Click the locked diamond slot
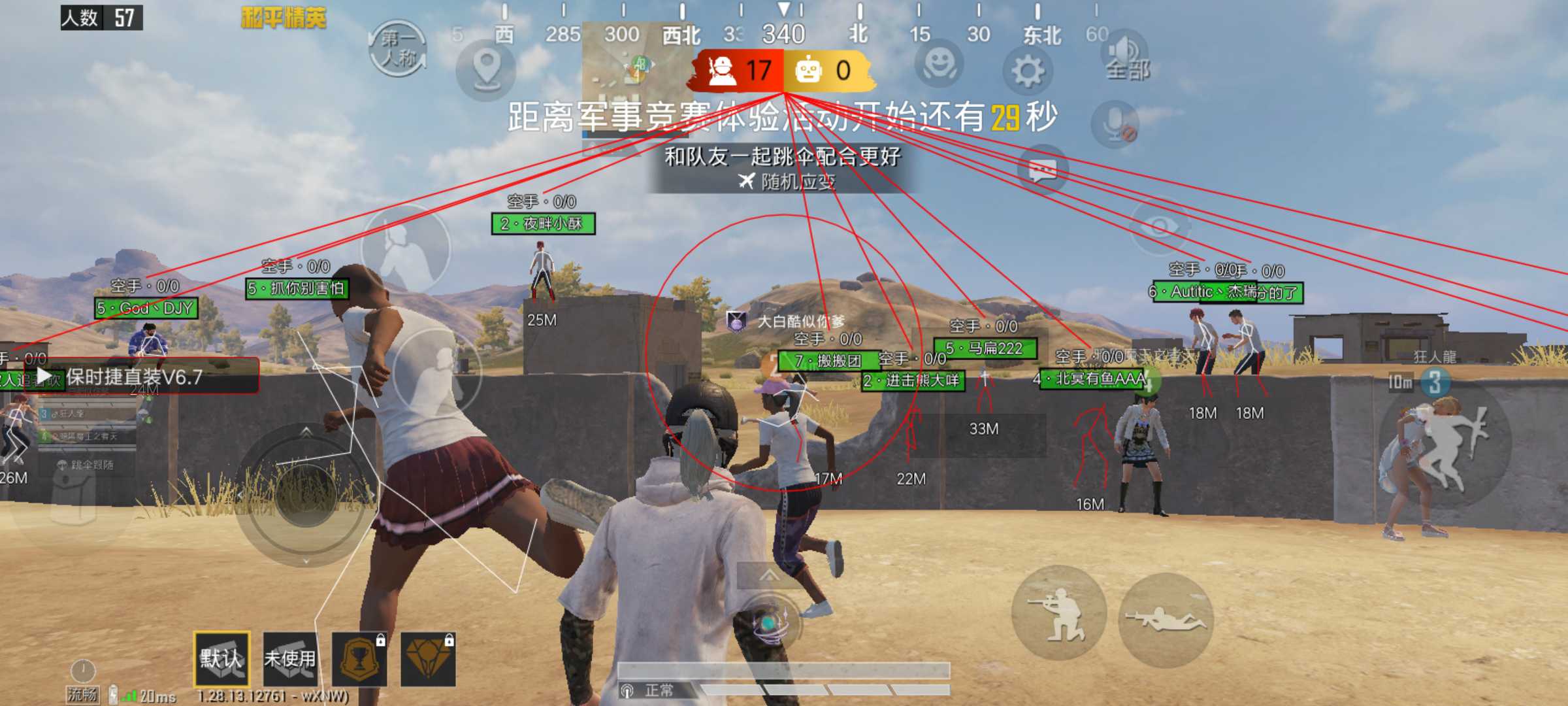1568x706 pixels. [427, 659]
